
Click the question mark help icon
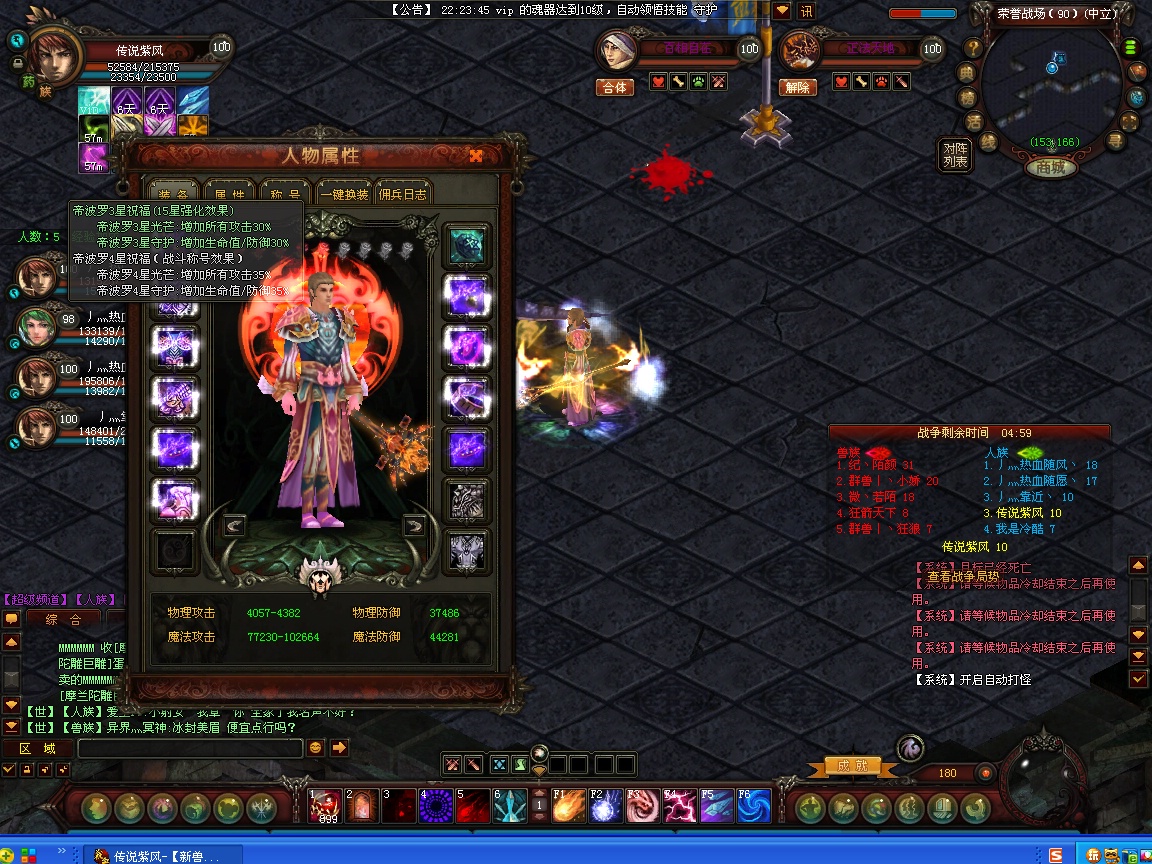tap(969, 48)
